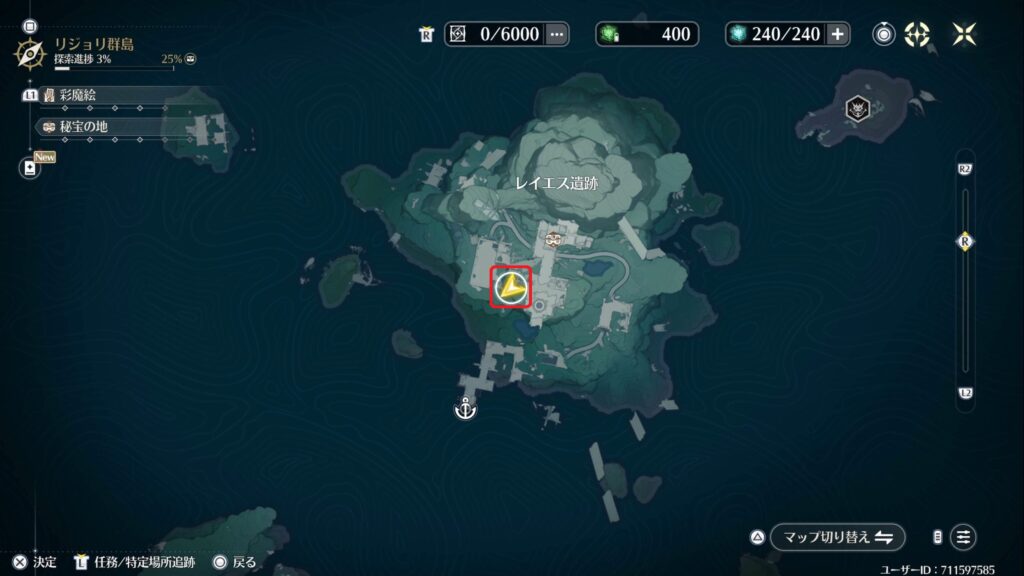The height and width of the screenshot is (576, 1024).
Task: Add Waveplates with the plus button
Action: coord(838,34)
